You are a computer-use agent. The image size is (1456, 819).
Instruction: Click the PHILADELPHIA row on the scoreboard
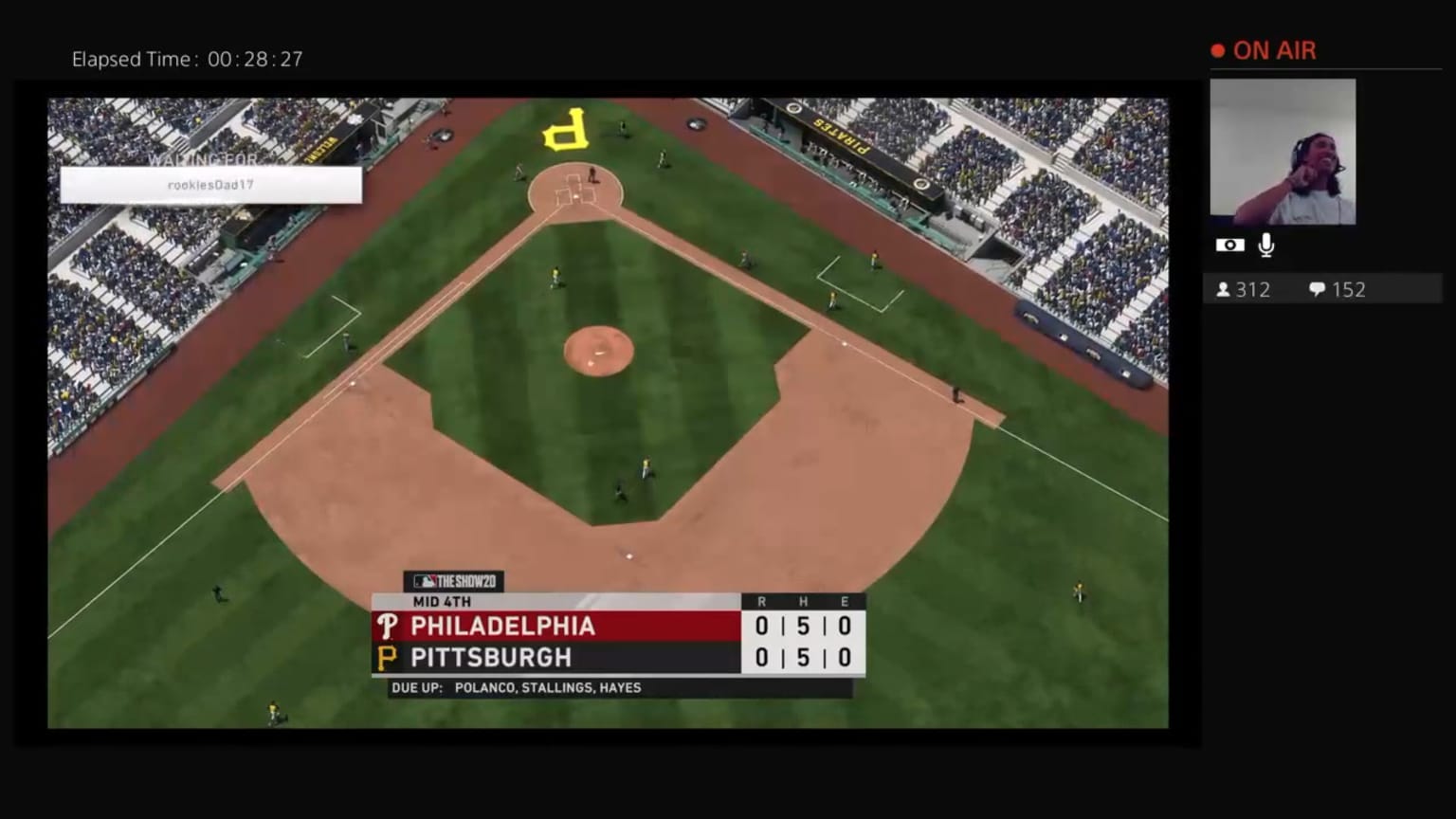(x=502, y=626)
